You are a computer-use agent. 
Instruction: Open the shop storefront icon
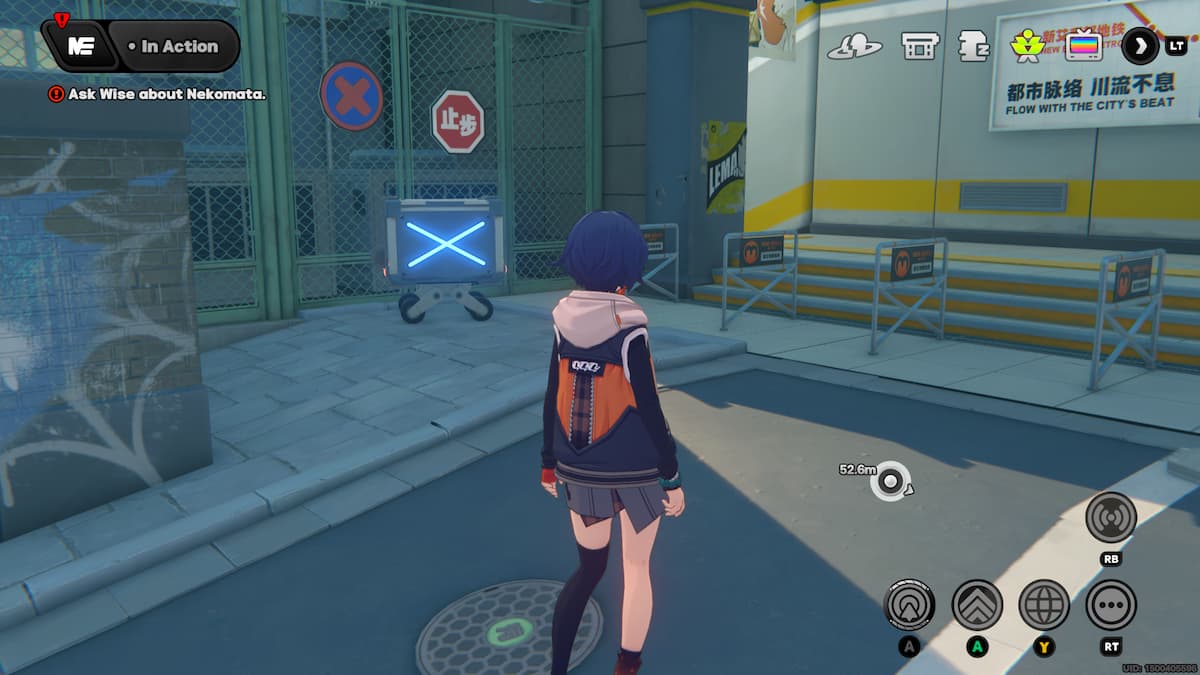click(918, 45)
